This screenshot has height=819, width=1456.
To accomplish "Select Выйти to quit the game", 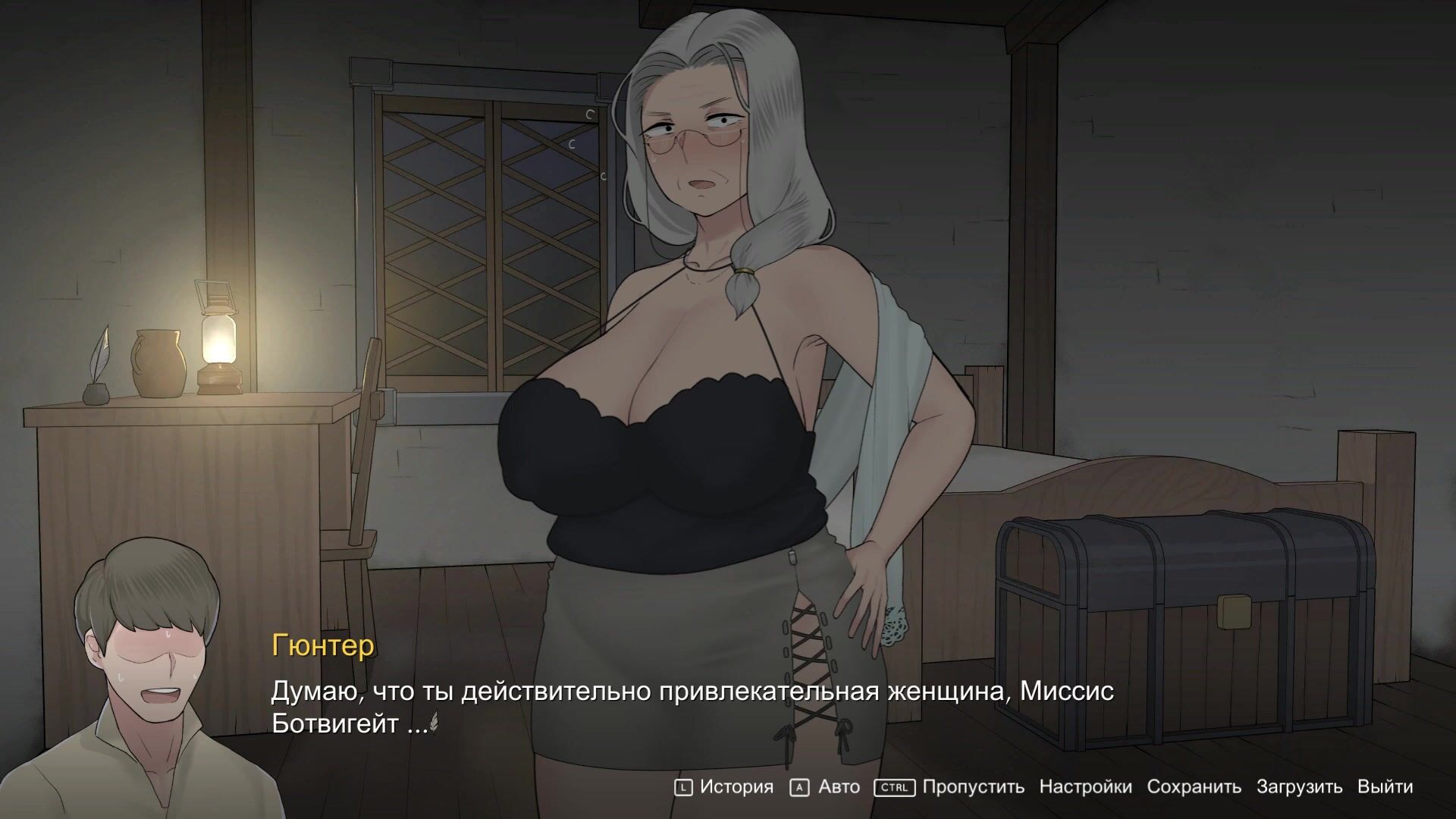I will point(1385,787).
